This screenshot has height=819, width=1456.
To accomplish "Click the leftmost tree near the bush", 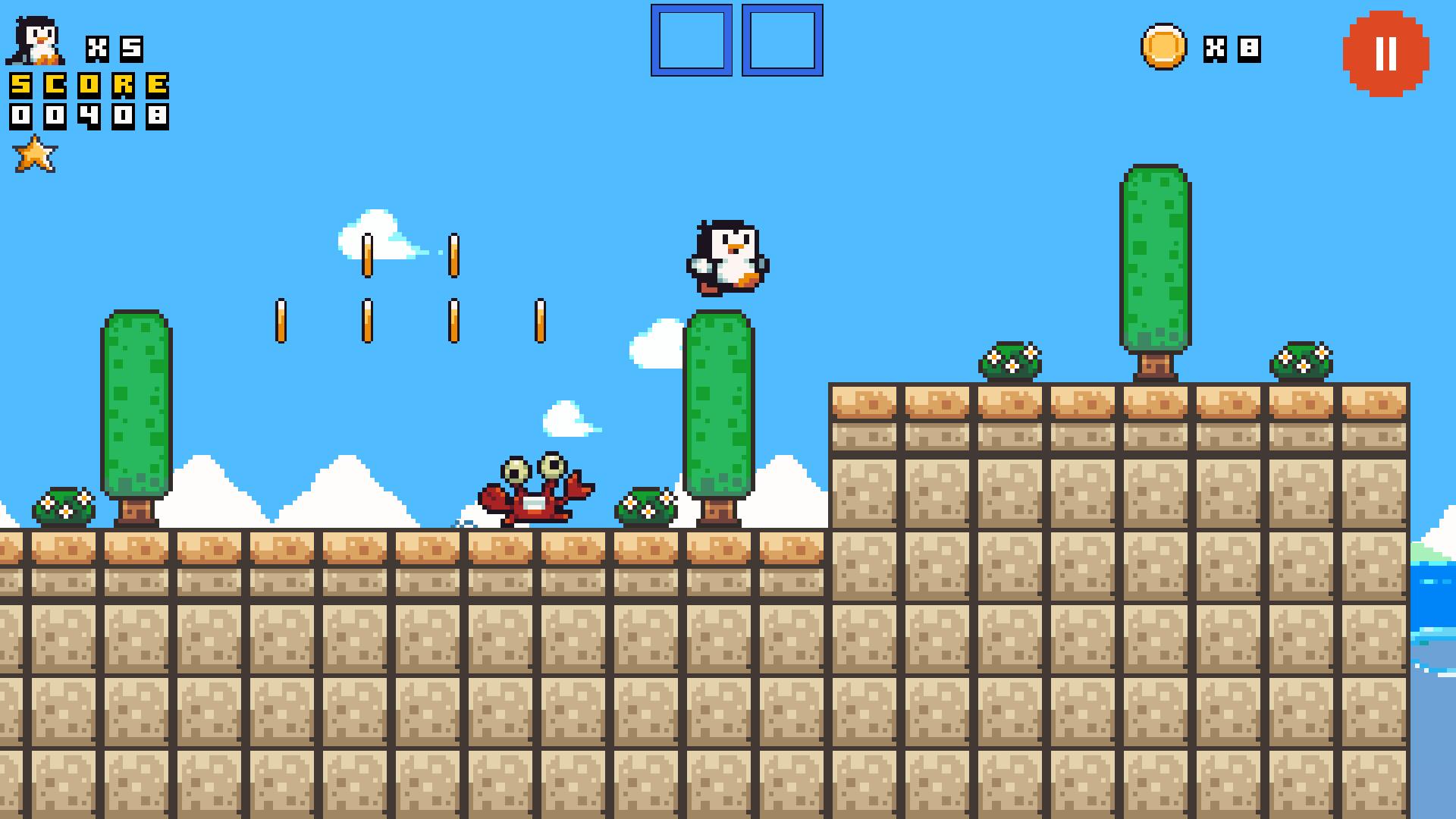I will click(x=136, y=402).
